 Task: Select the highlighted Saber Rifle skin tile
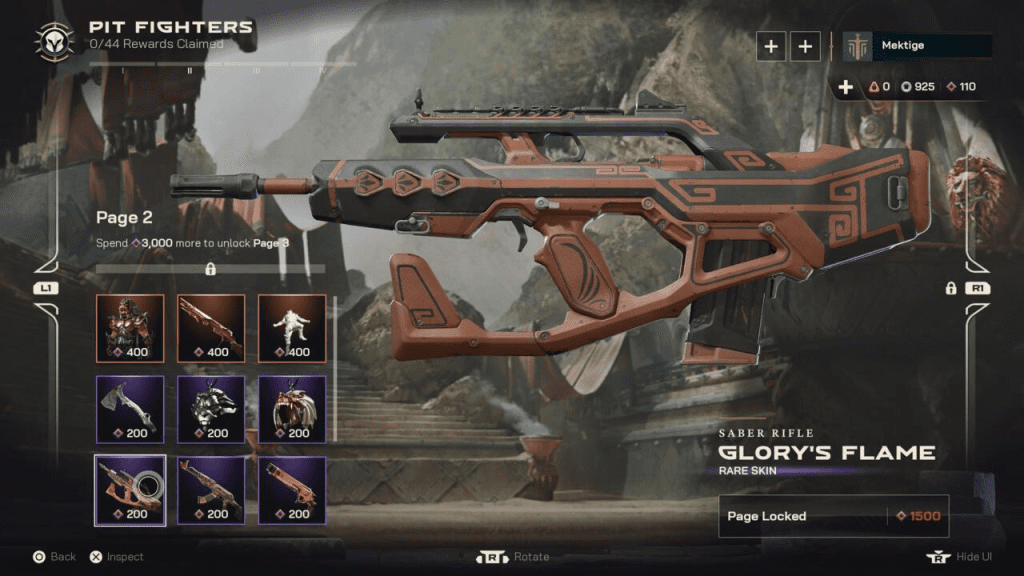(x=130, y=490)
